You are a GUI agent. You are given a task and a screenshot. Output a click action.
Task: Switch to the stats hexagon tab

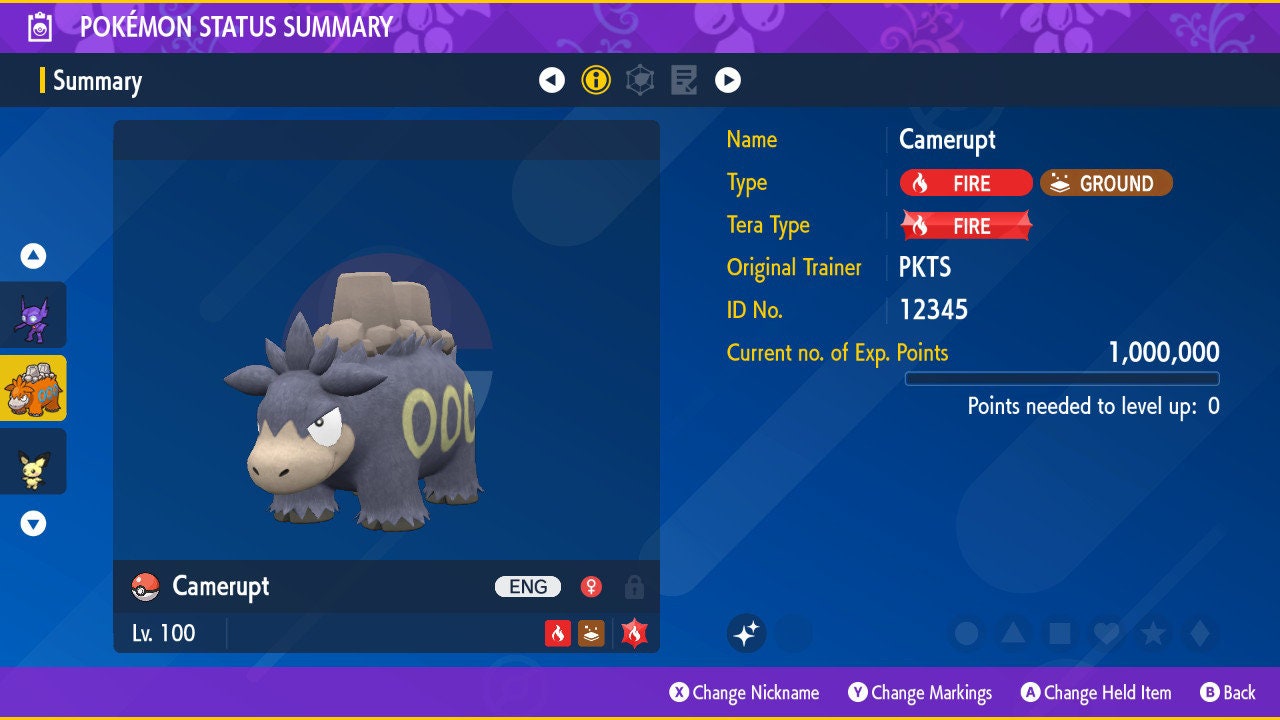pos(640,81)
